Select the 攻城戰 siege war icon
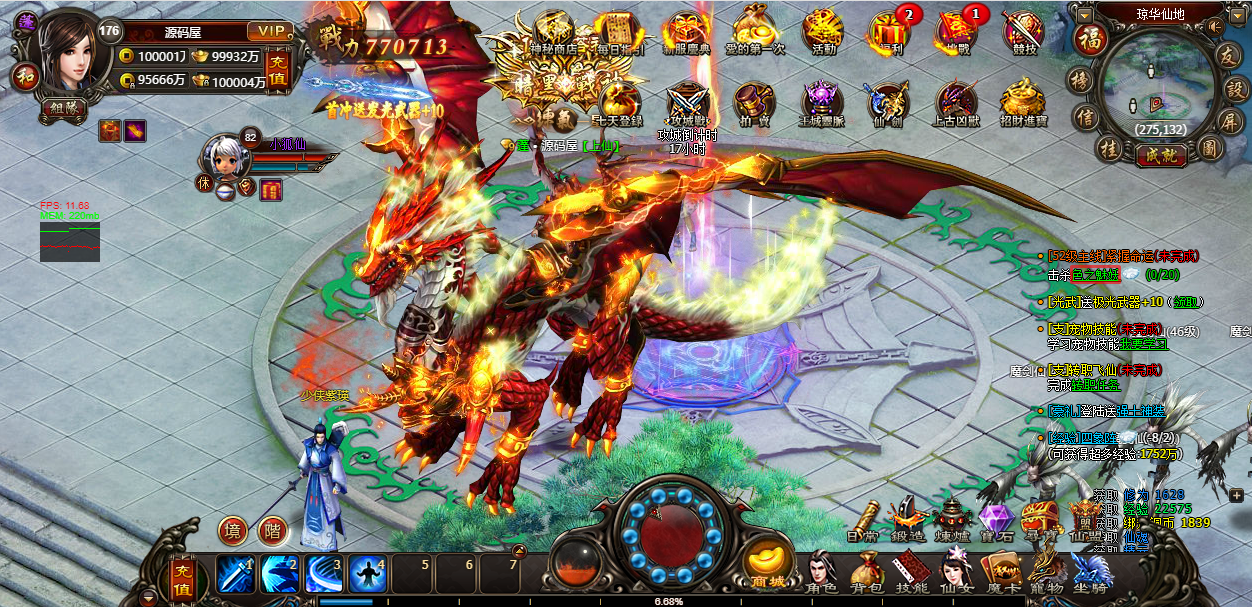The width and height of the screenshot is (1252, 607). click(x=688, y=103)
